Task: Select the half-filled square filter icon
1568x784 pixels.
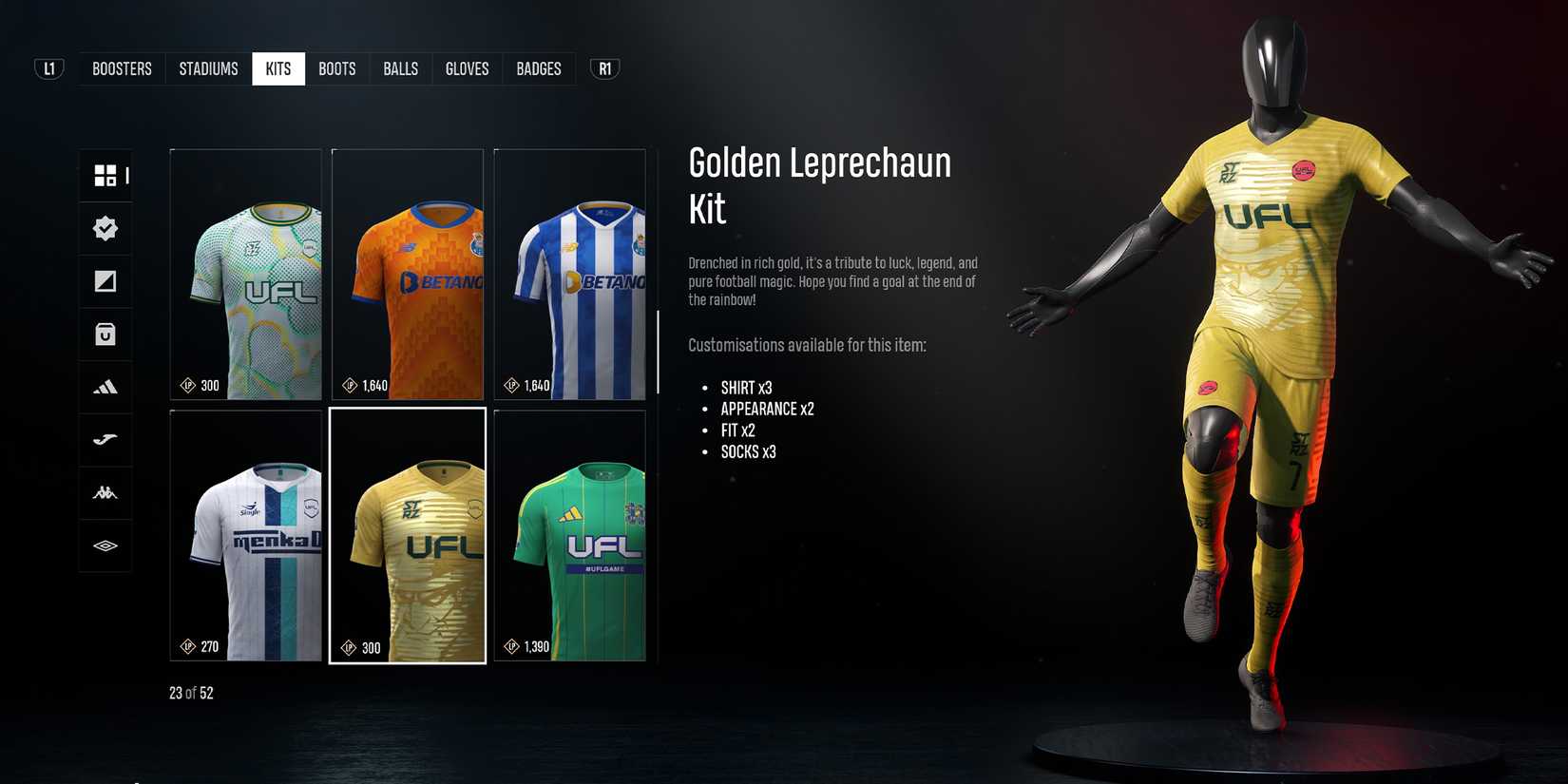Action: [x=105, y=281]
